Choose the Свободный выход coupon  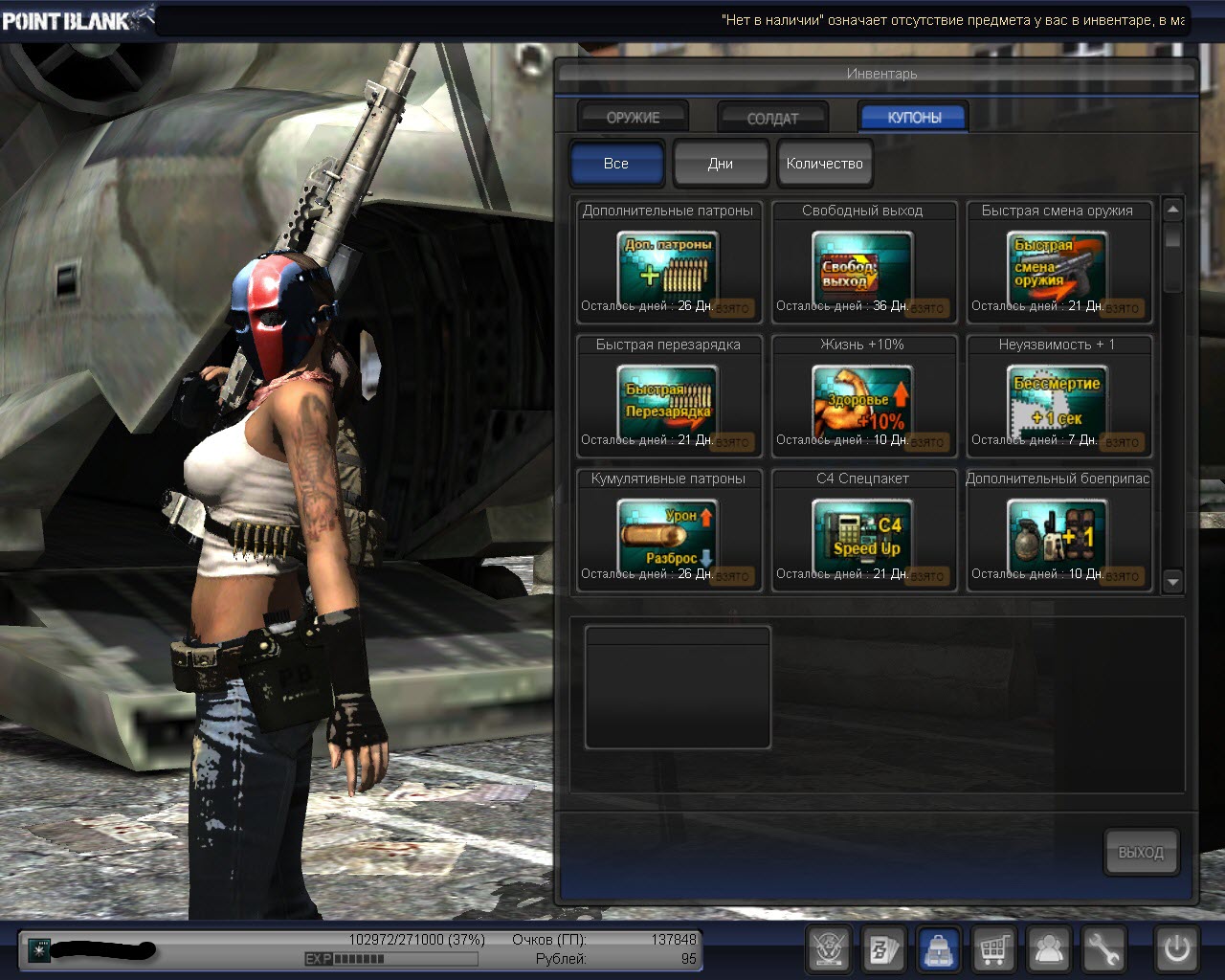click(863, 268)
